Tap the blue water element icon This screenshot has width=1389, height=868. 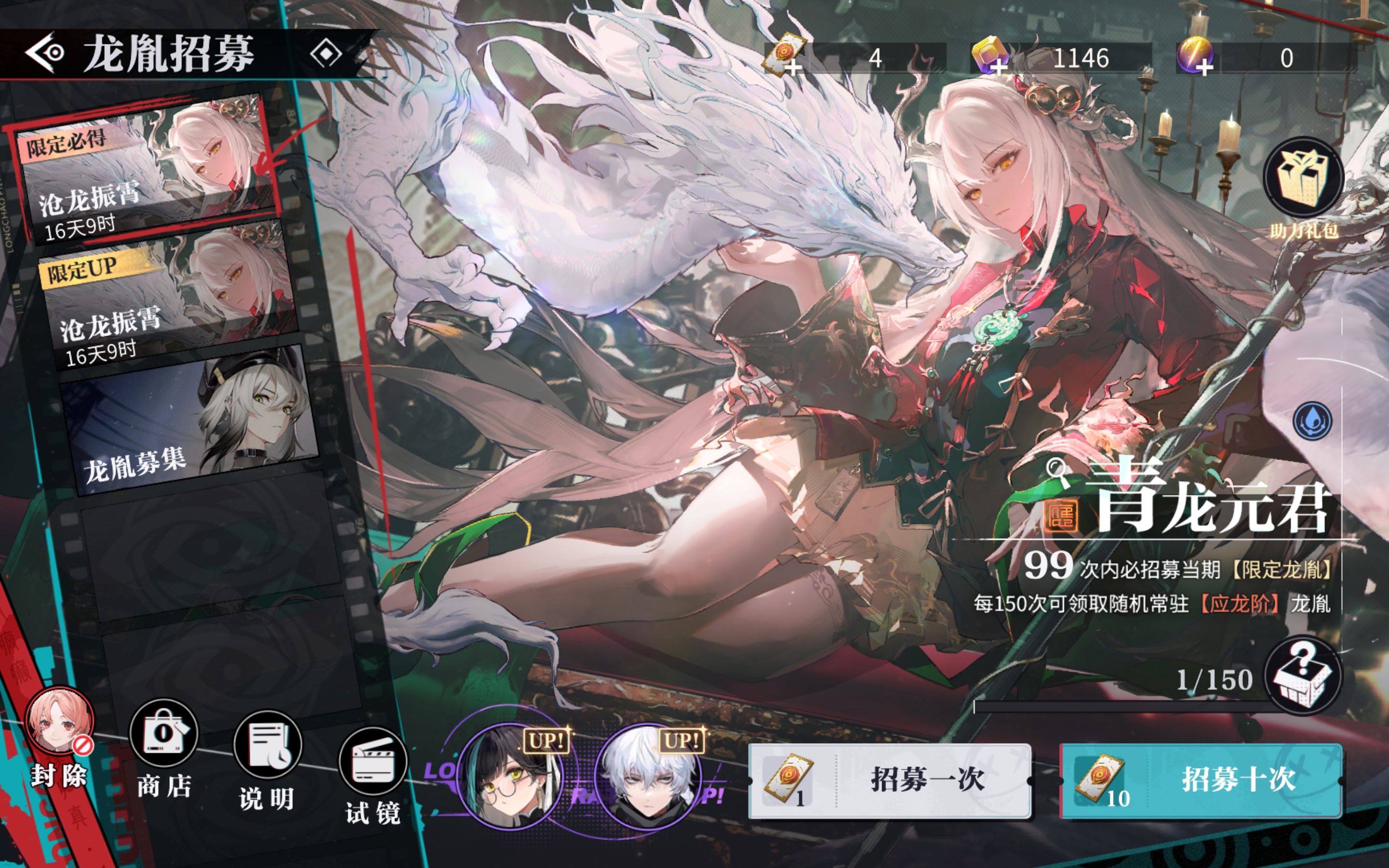1312,421
